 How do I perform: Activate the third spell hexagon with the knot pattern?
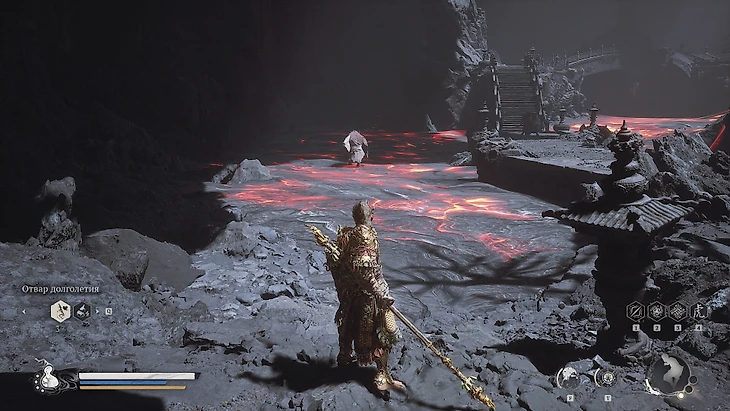(x=678, y=311)
